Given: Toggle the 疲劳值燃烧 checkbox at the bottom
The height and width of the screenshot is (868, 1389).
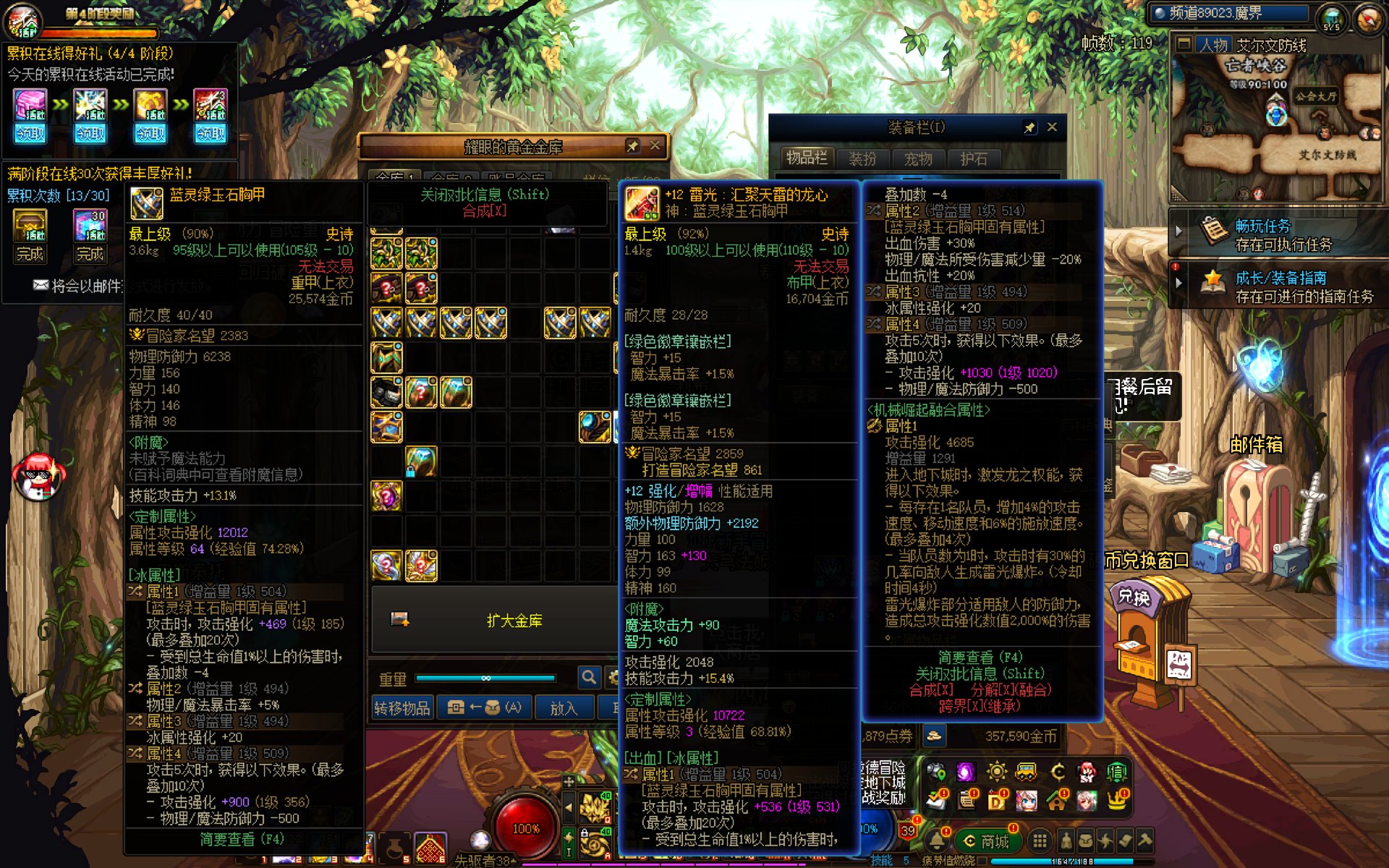Looking at the screenshot, I should coord(981,861).
